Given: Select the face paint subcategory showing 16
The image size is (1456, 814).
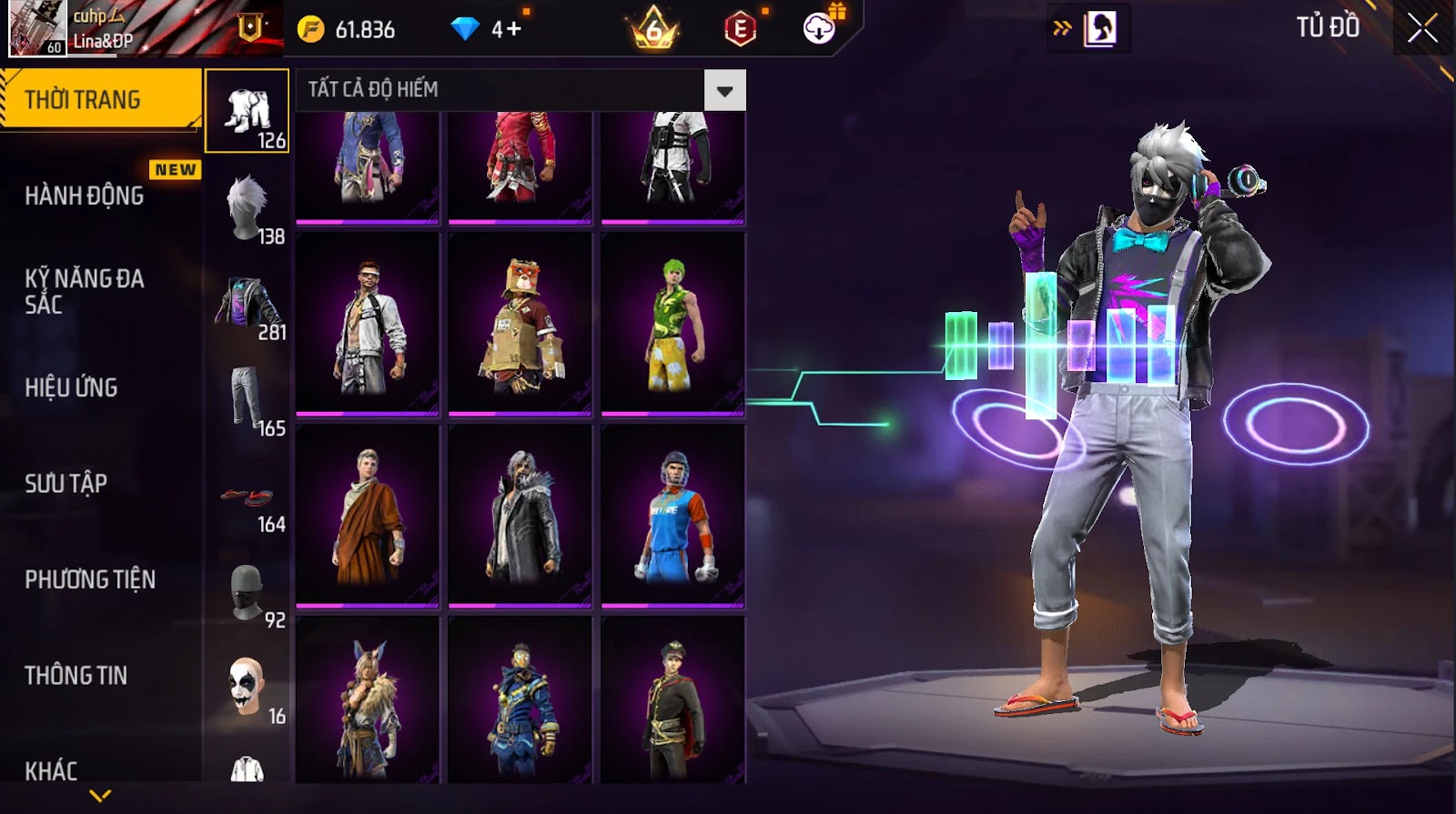Looking at the screenshot, I should (x=248, y=688).
